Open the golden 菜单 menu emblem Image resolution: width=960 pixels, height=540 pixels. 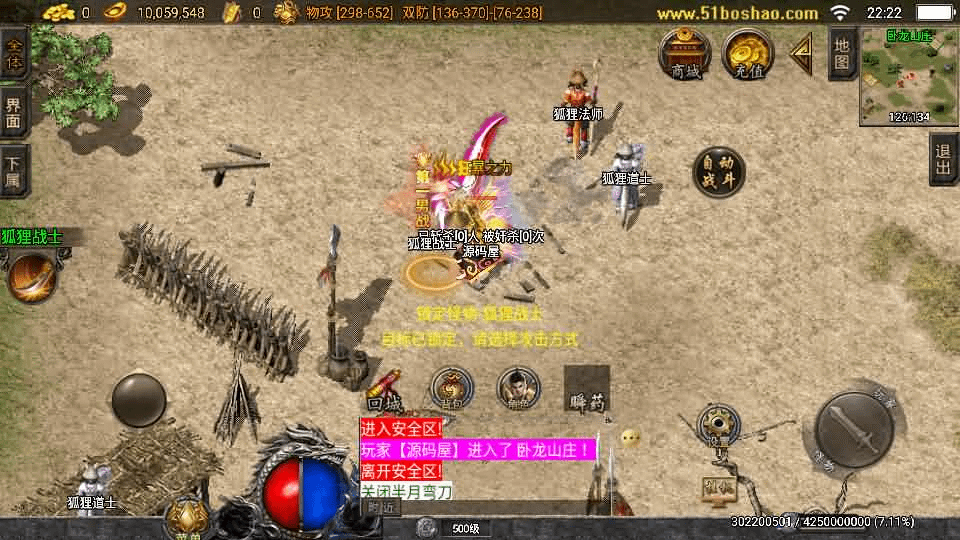click(x=186, y=517)
